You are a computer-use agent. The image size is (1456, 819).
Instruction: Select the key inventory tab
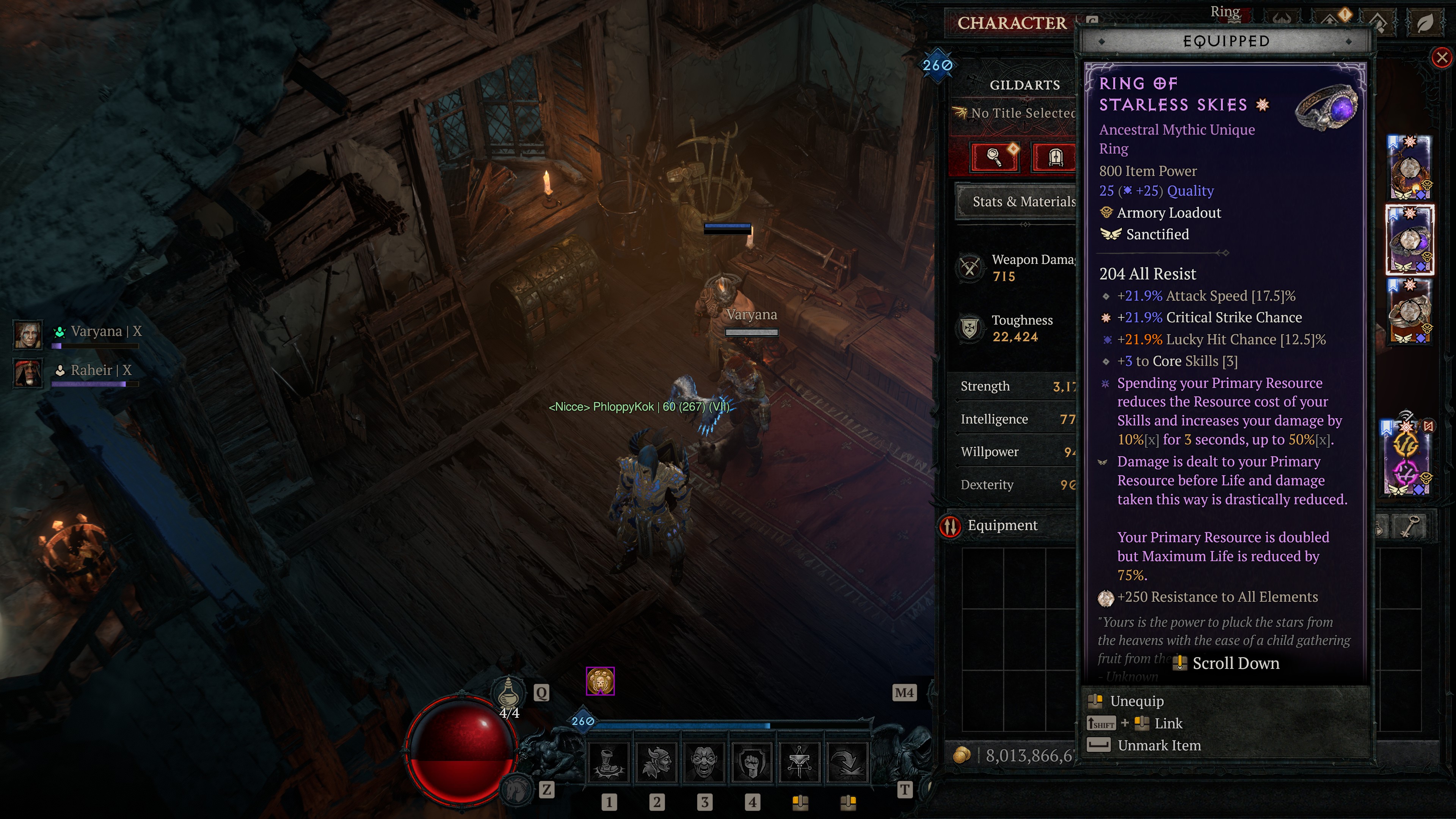tap(1410, 527)
